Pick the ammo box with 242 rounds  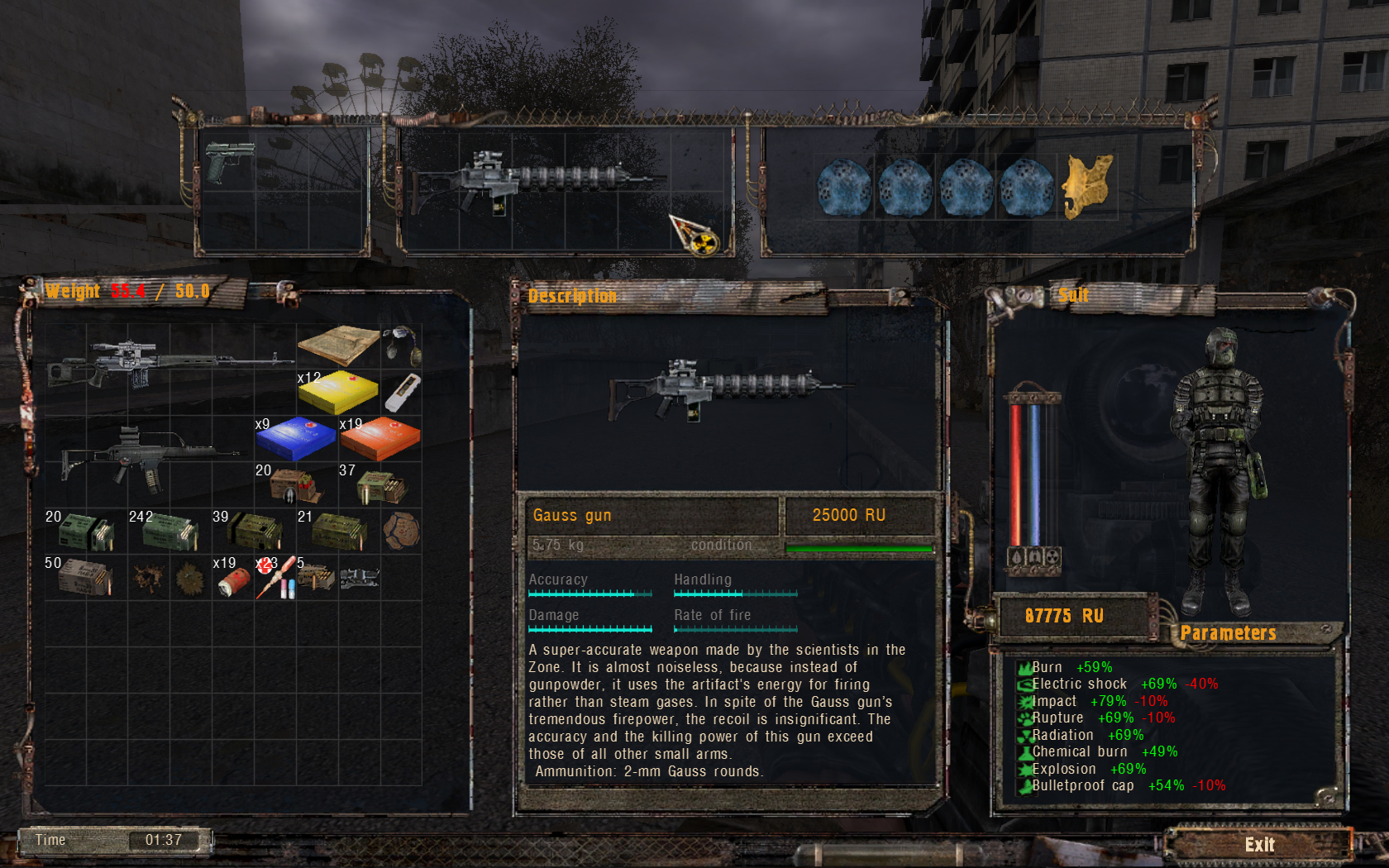[x=169, y=532]
